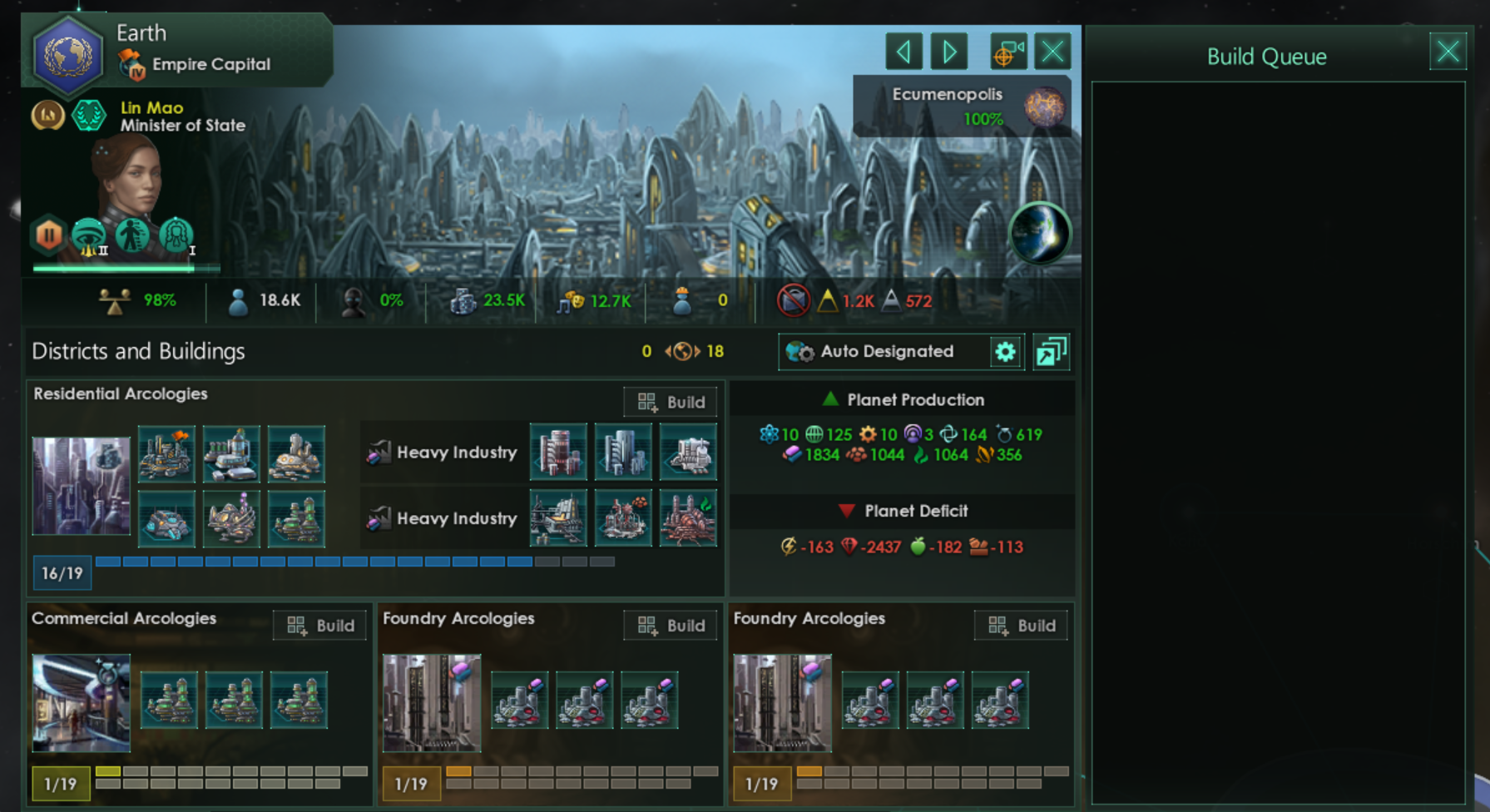Image resolution: width=1490 pixels, height=812 pixels.
Task: Expand the Build Queue panel close control
Action: point(1448,52)
